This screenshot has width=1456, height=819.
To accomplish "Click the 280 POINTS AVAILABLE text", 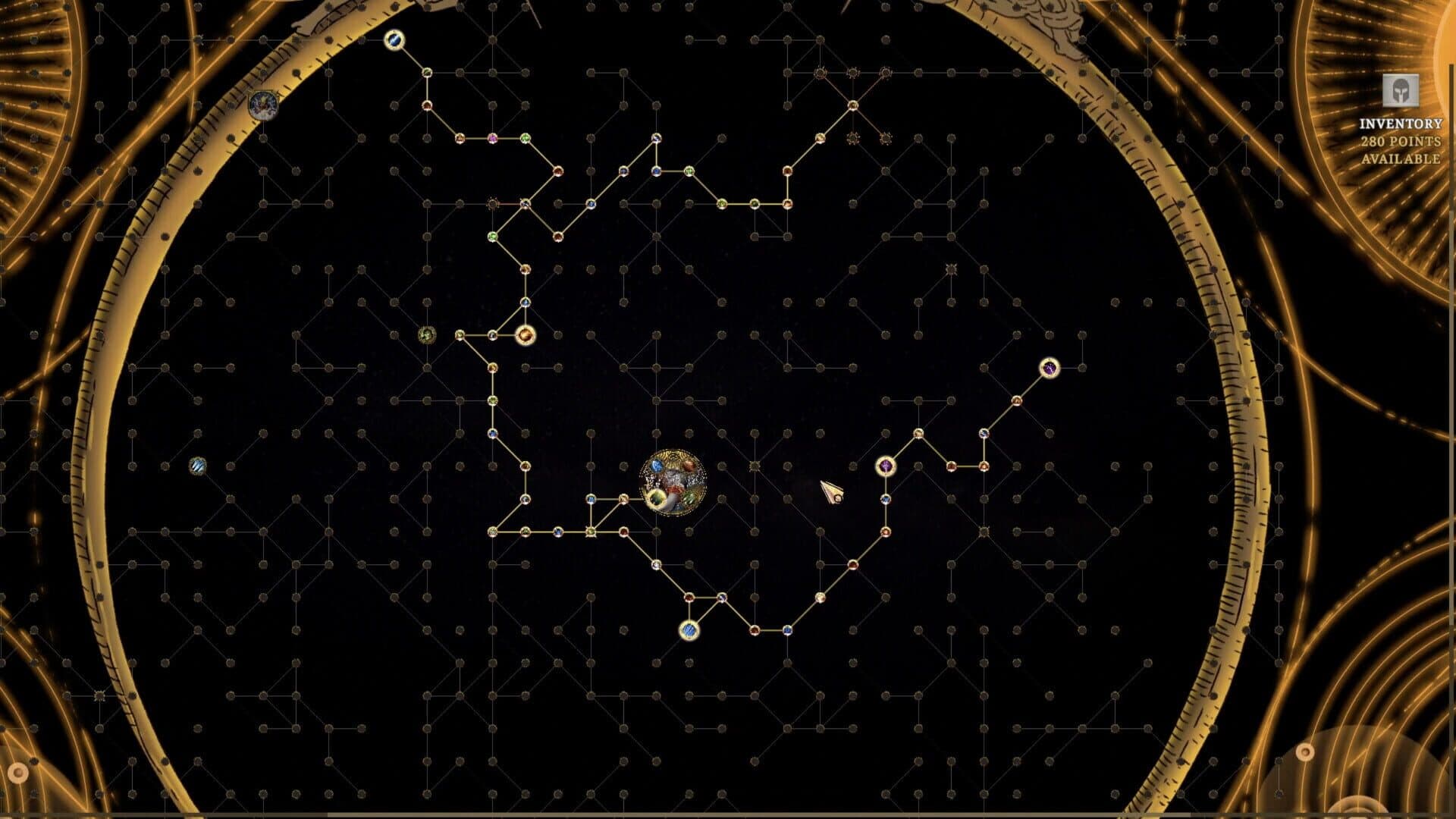I will pos(1401,149).
